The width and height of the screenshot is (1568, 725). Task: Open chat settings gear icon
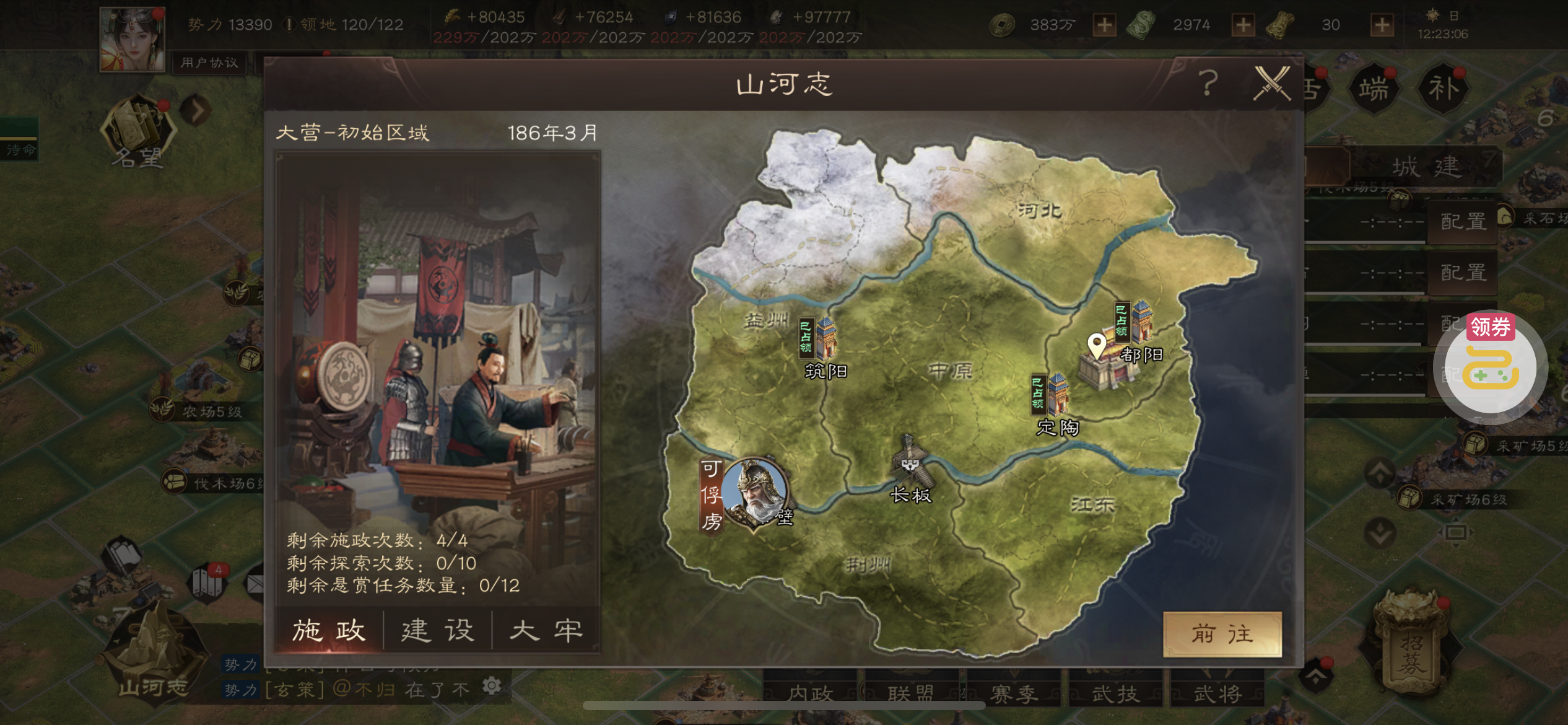(492, 686)
